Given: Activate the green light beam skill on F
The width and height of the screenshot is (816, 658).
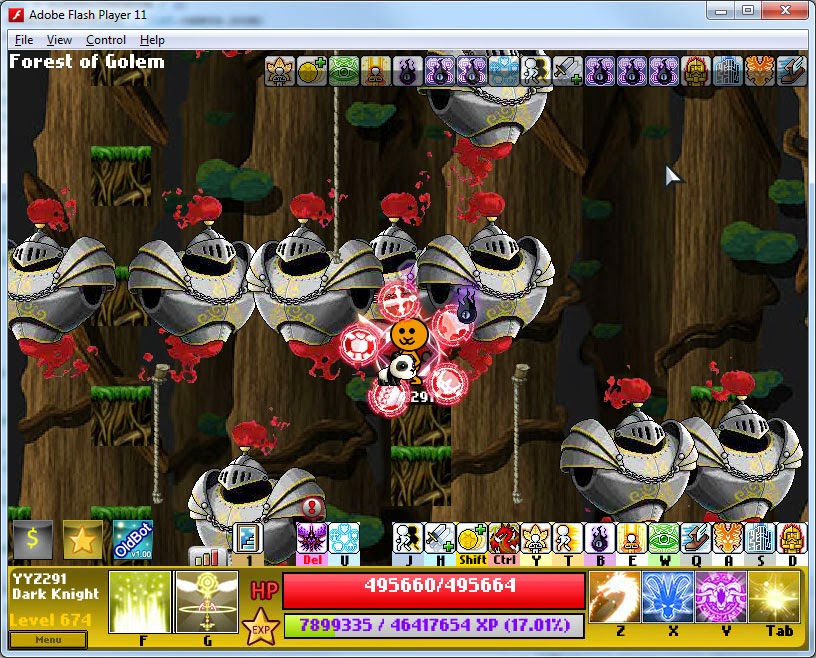Looking at the screenshot, I should 140,603.
